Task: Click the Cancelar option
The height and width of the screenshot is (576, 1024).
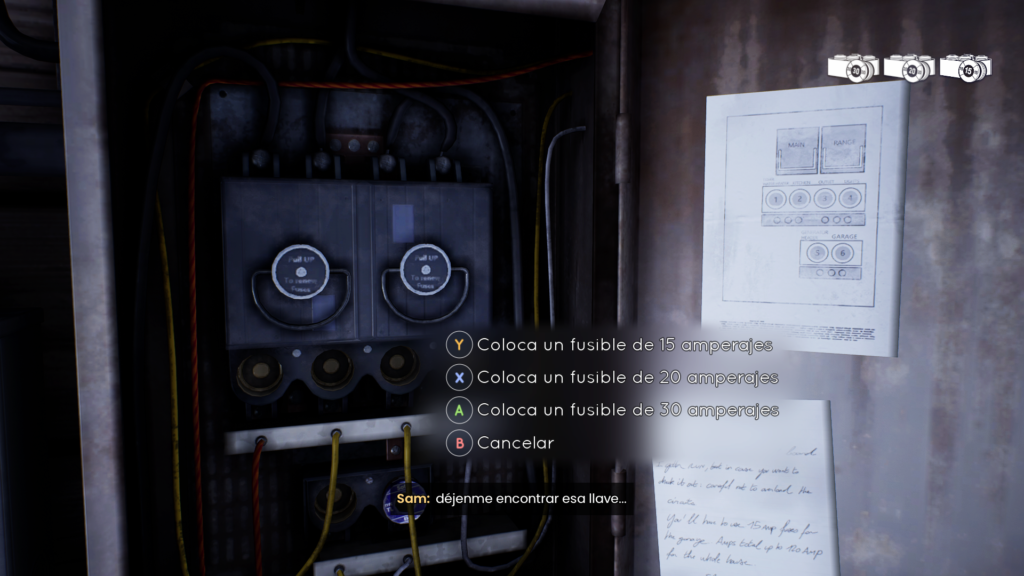Action: click(515, 442)
